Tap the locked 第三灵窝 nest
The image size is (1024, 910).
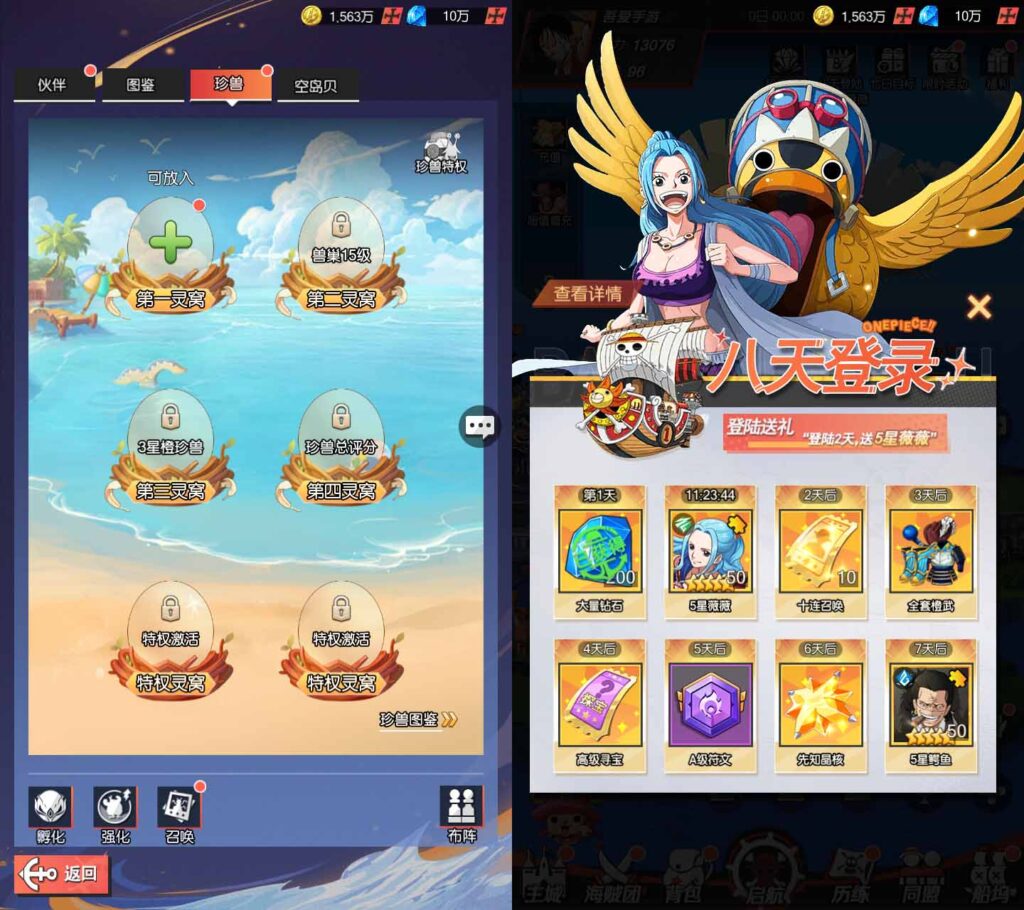pyautogui.click(x=171, y=442)
